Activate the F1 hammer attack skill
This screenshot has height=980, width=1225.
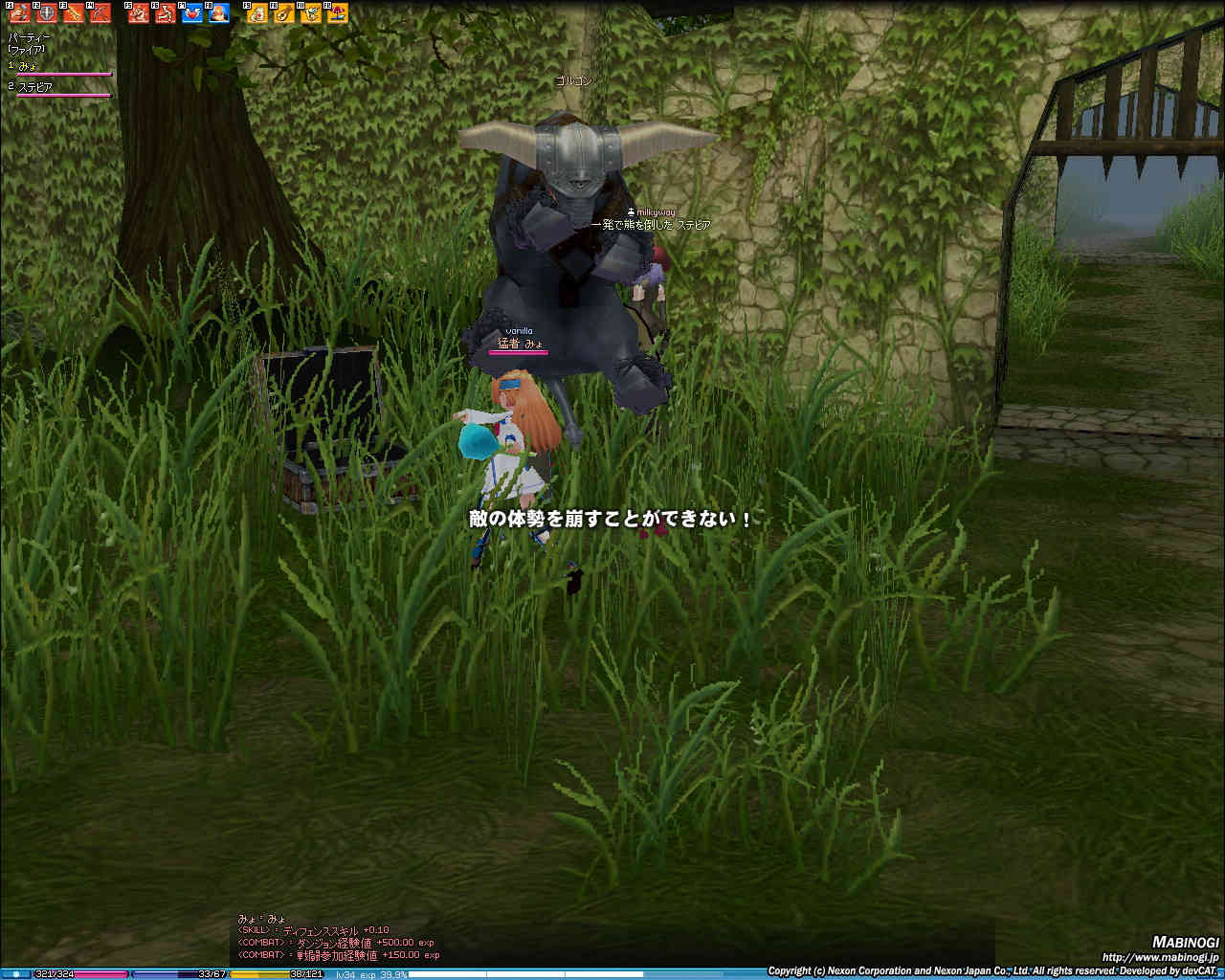(19, 13)
